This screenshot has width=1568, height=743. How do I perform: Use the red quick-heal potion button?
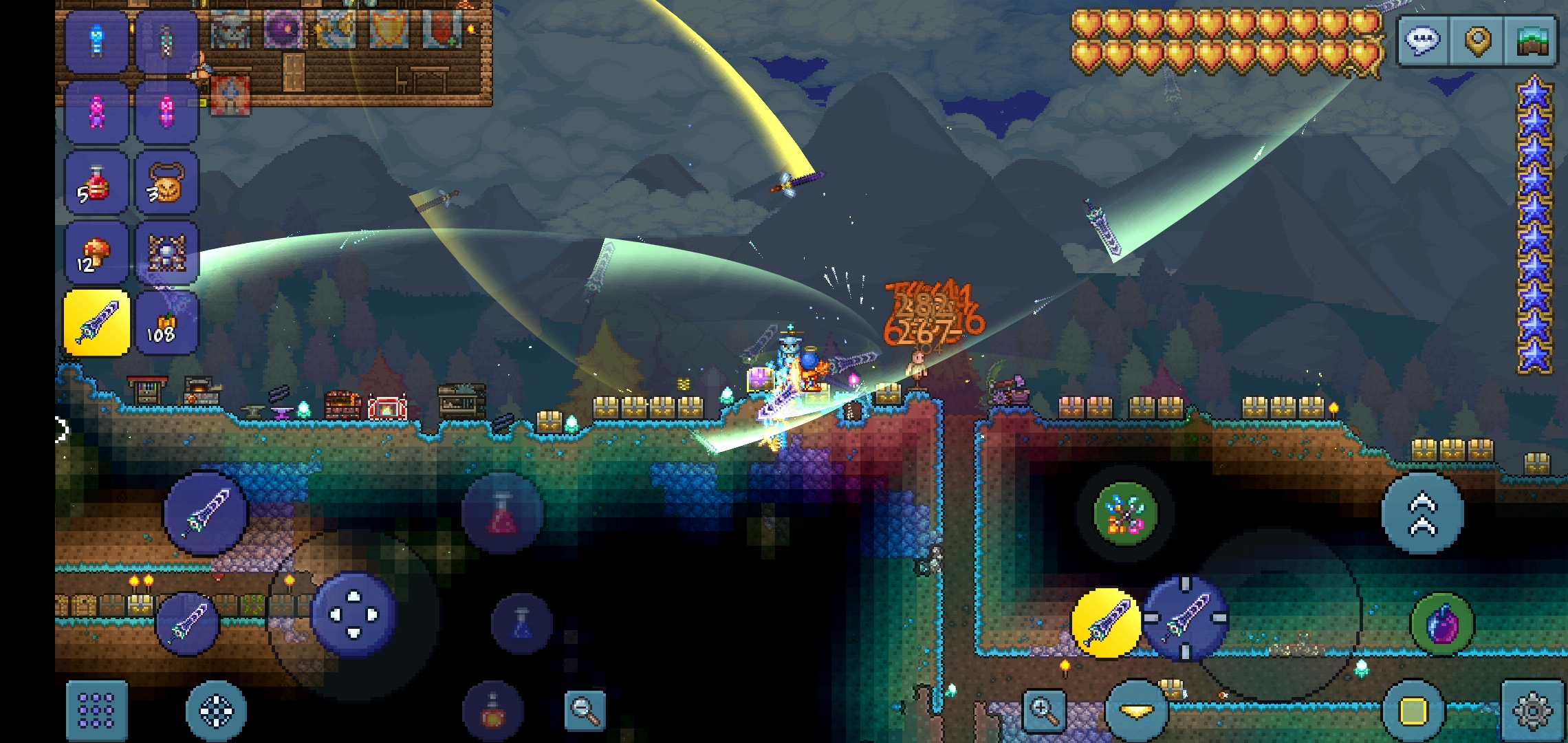point(502,513)
